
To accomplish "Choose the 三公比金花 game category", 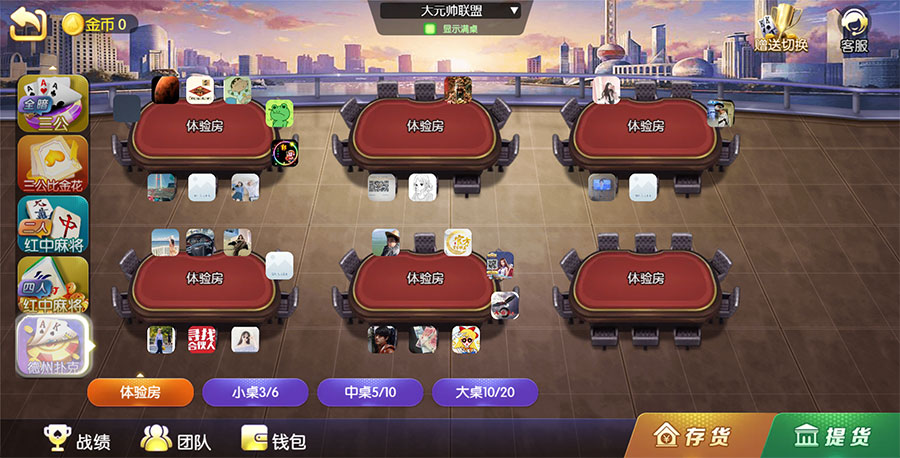I will [53, 163].
